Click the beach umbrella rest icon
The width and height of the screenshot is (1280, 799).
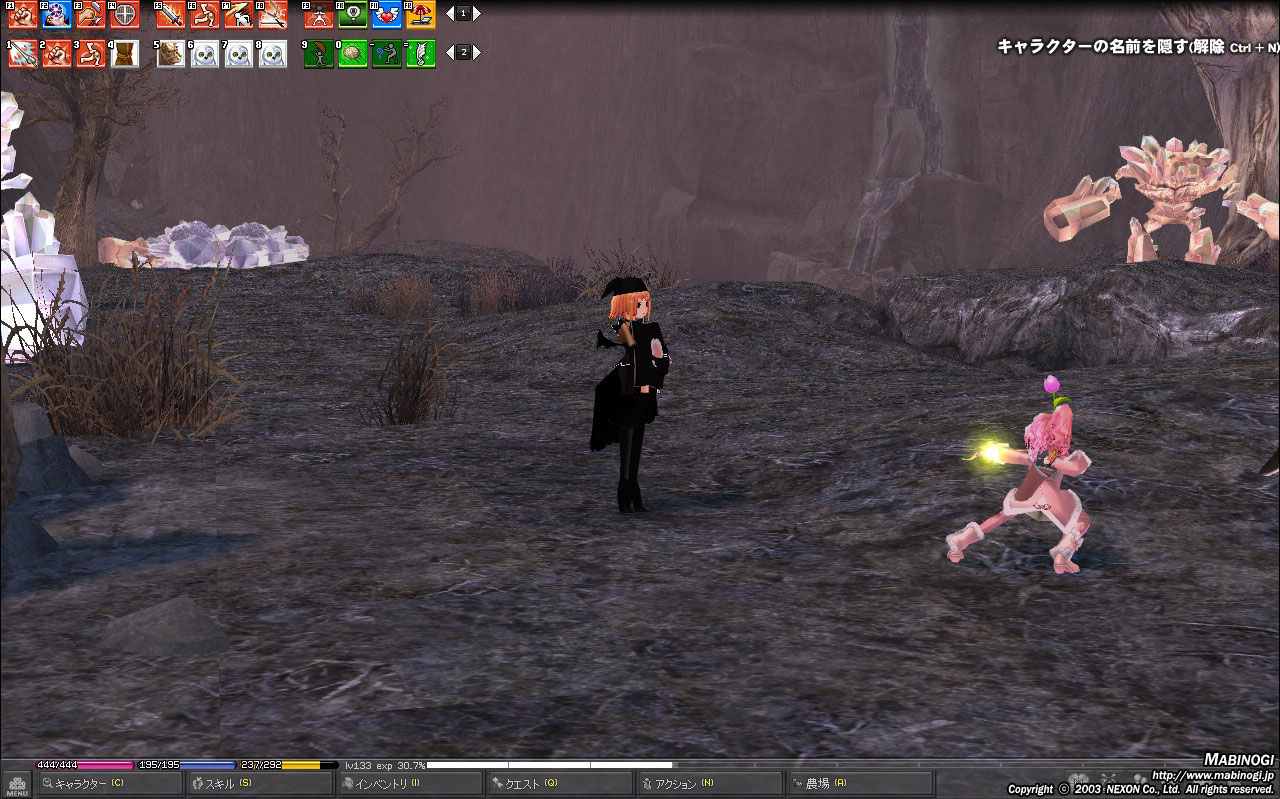pos(420,15)
